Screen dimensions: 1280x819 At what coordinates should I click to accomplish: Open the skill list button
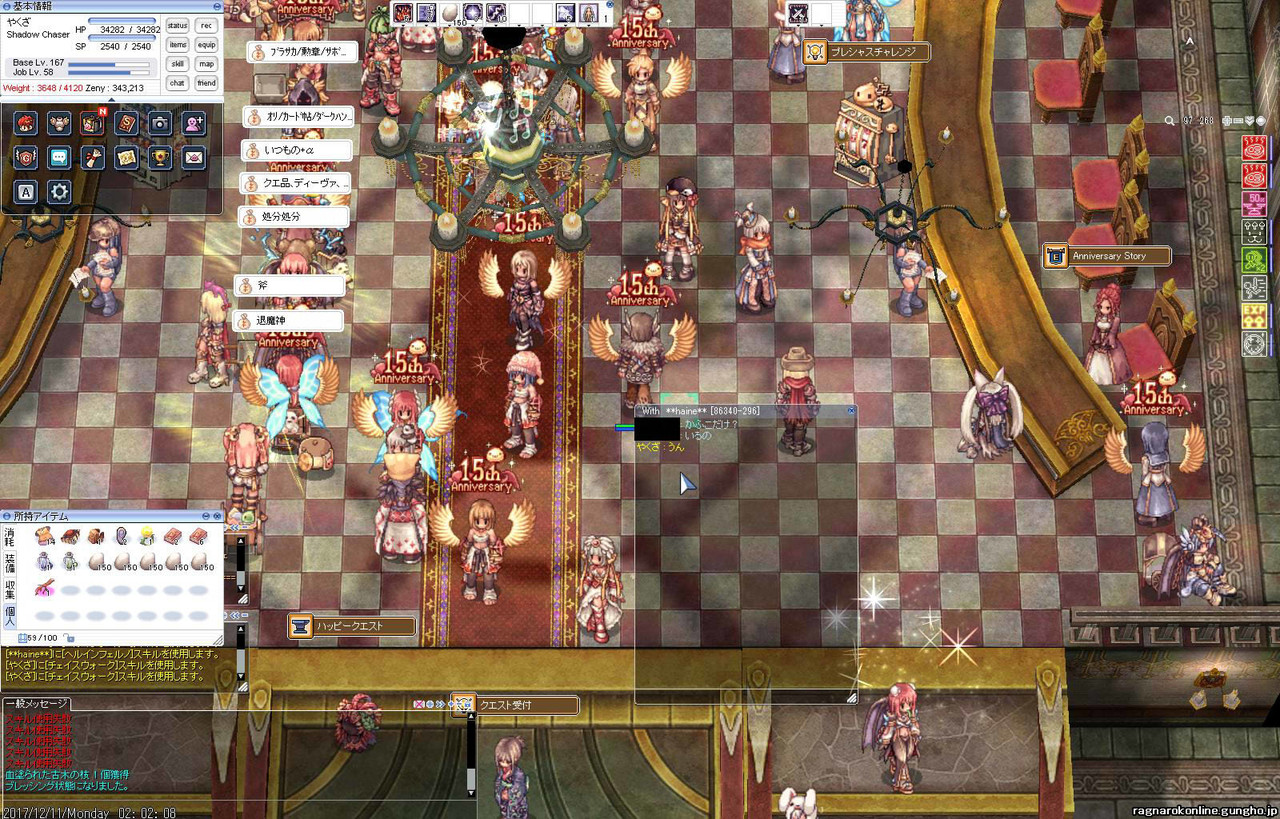(x=178, y=63)
